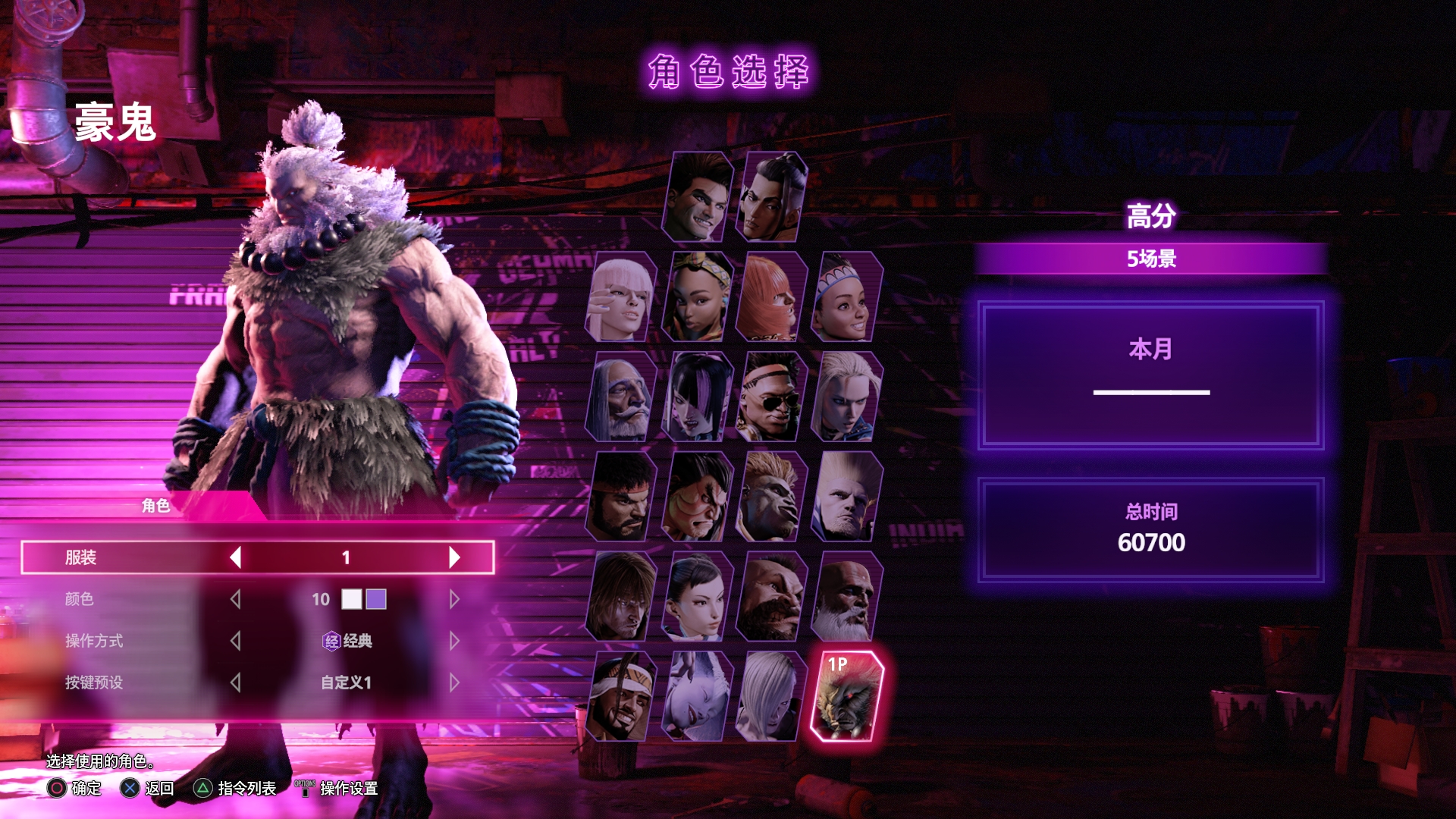Choose Jamie from the roster

pyautogui.click(x=771, y=196)
